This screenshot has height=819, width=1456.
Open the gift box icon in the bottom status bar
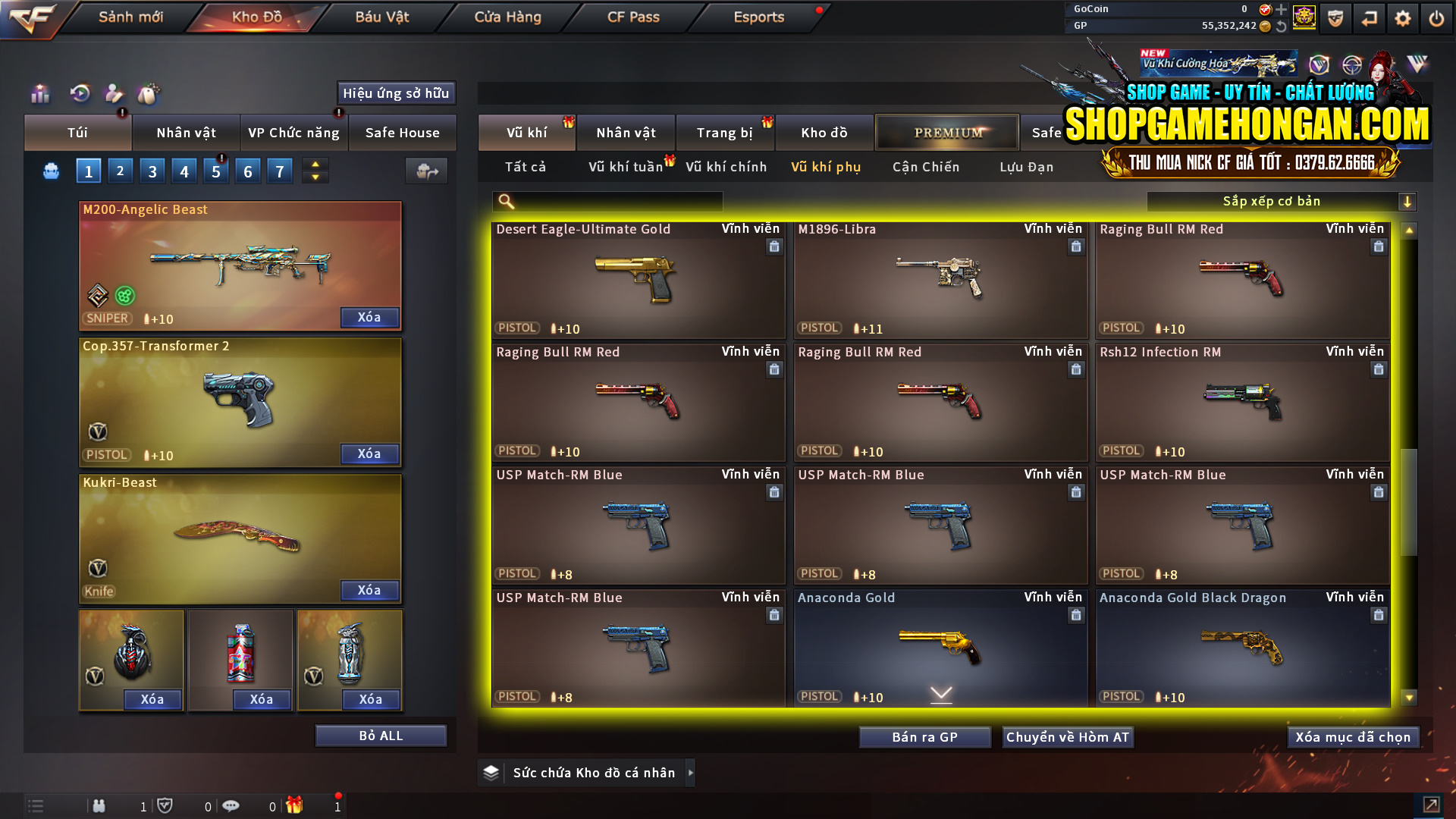(296, 806)
